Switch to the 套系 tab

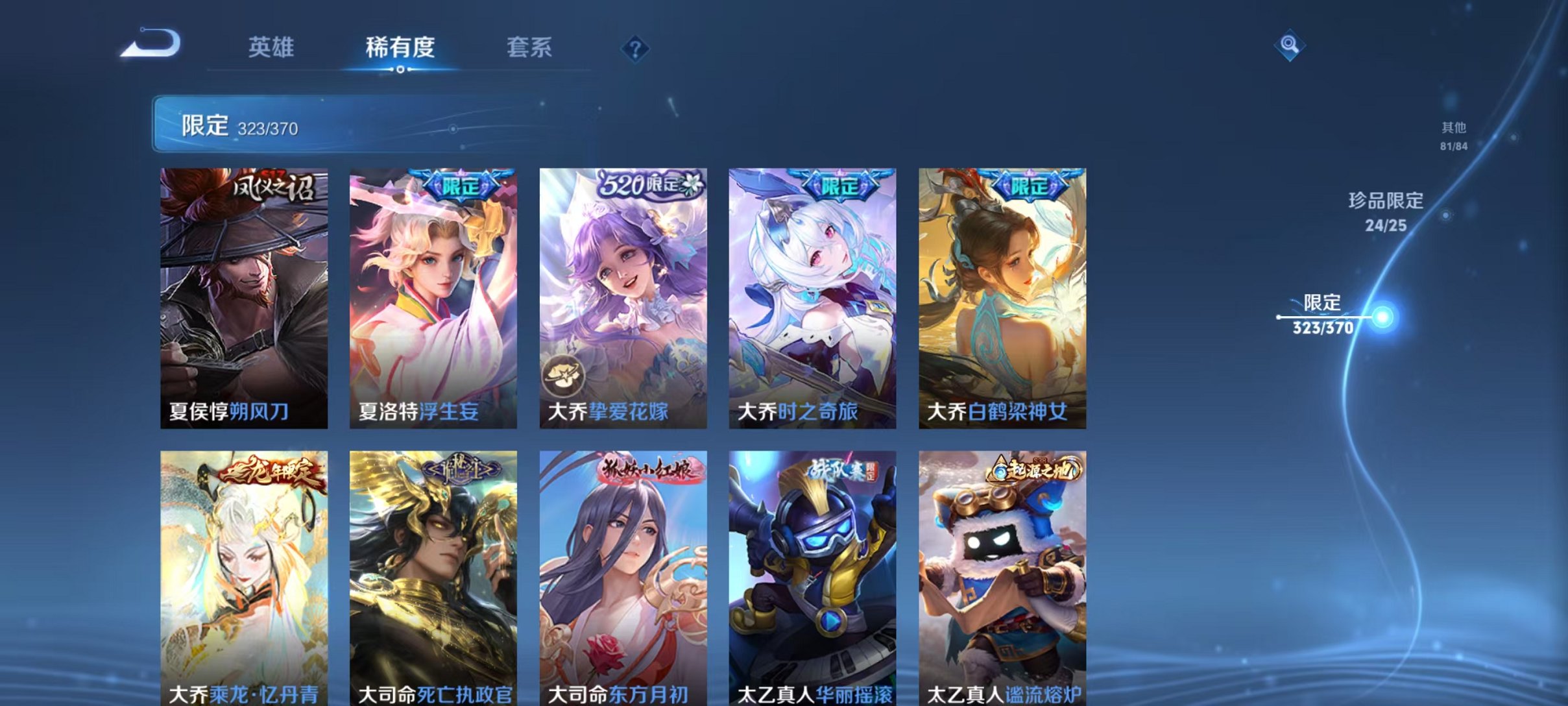pyautogui.click(x=531, y=47)
